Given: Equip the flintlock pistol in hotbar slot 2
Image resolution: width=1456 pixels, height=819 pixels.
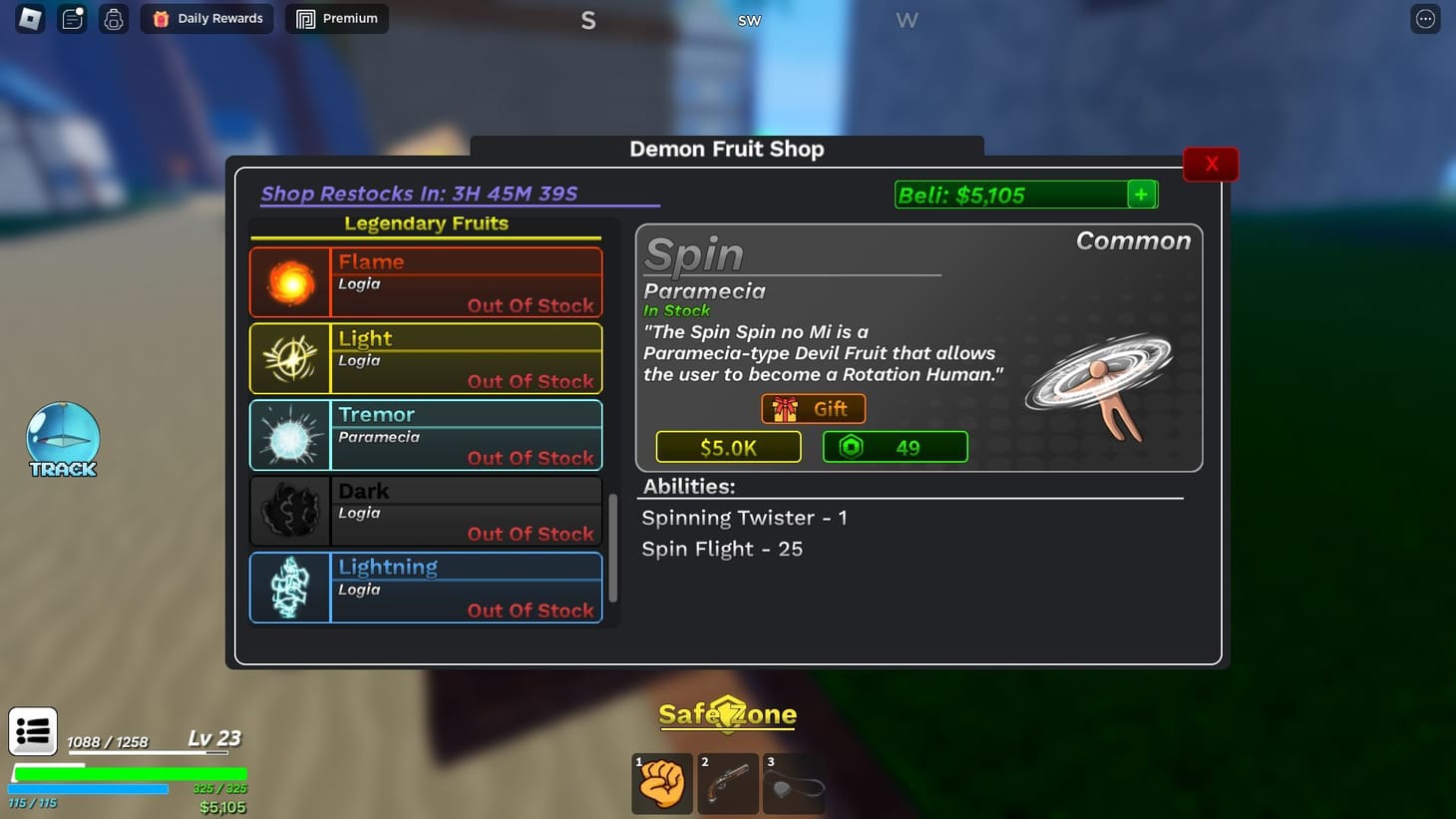Looking at the screenshot, I should click(x=728, y=783).
